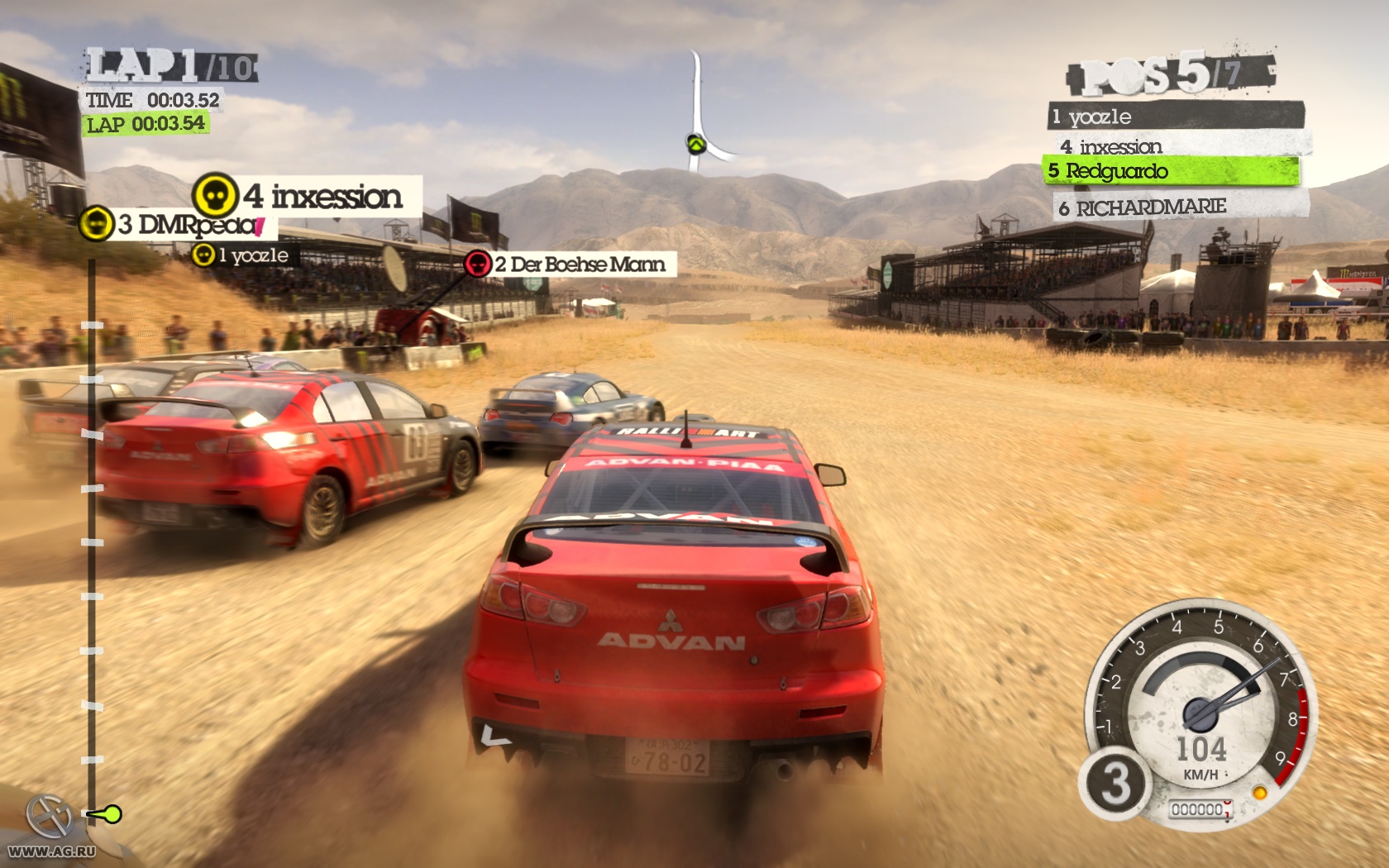
Task: Choose the highlighted Redguardo leaderboard row
Action: [1171, 171]
